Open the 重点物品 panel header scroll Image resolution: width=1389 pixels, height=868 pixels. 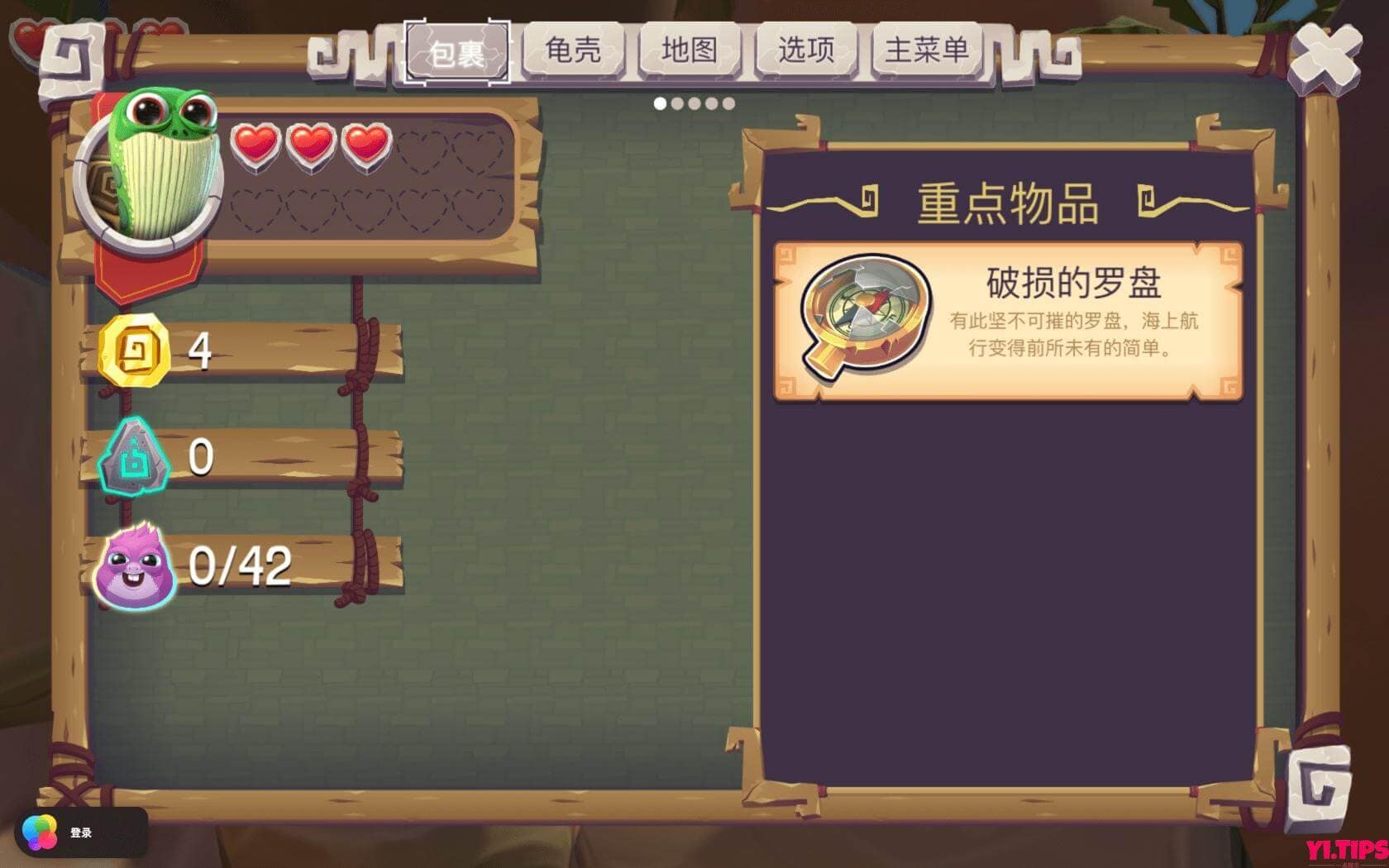tap(1009, 205)
